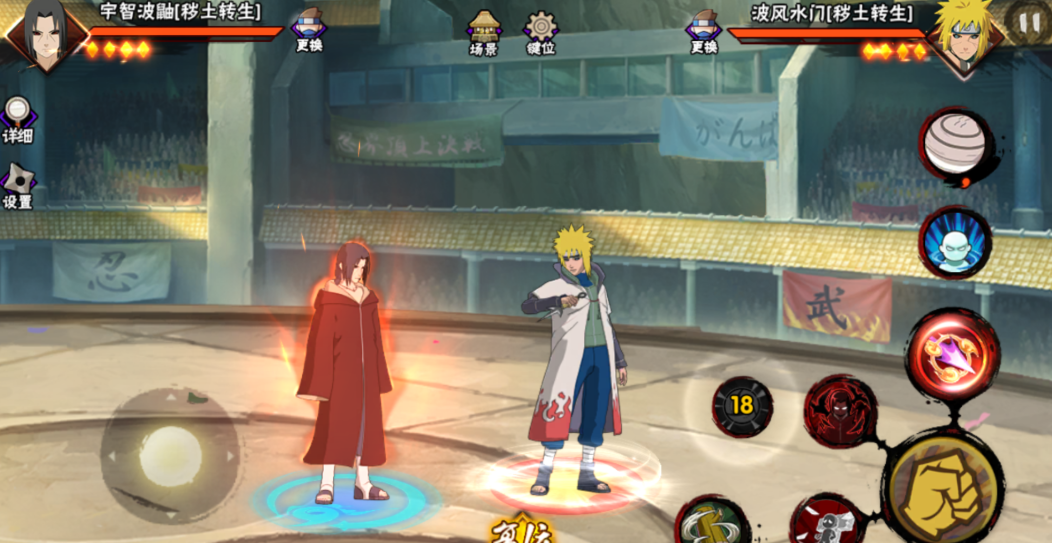Open the 键位 key layout settings
The width and height of the screenshot is (1052, 543).
click(541, 31)
